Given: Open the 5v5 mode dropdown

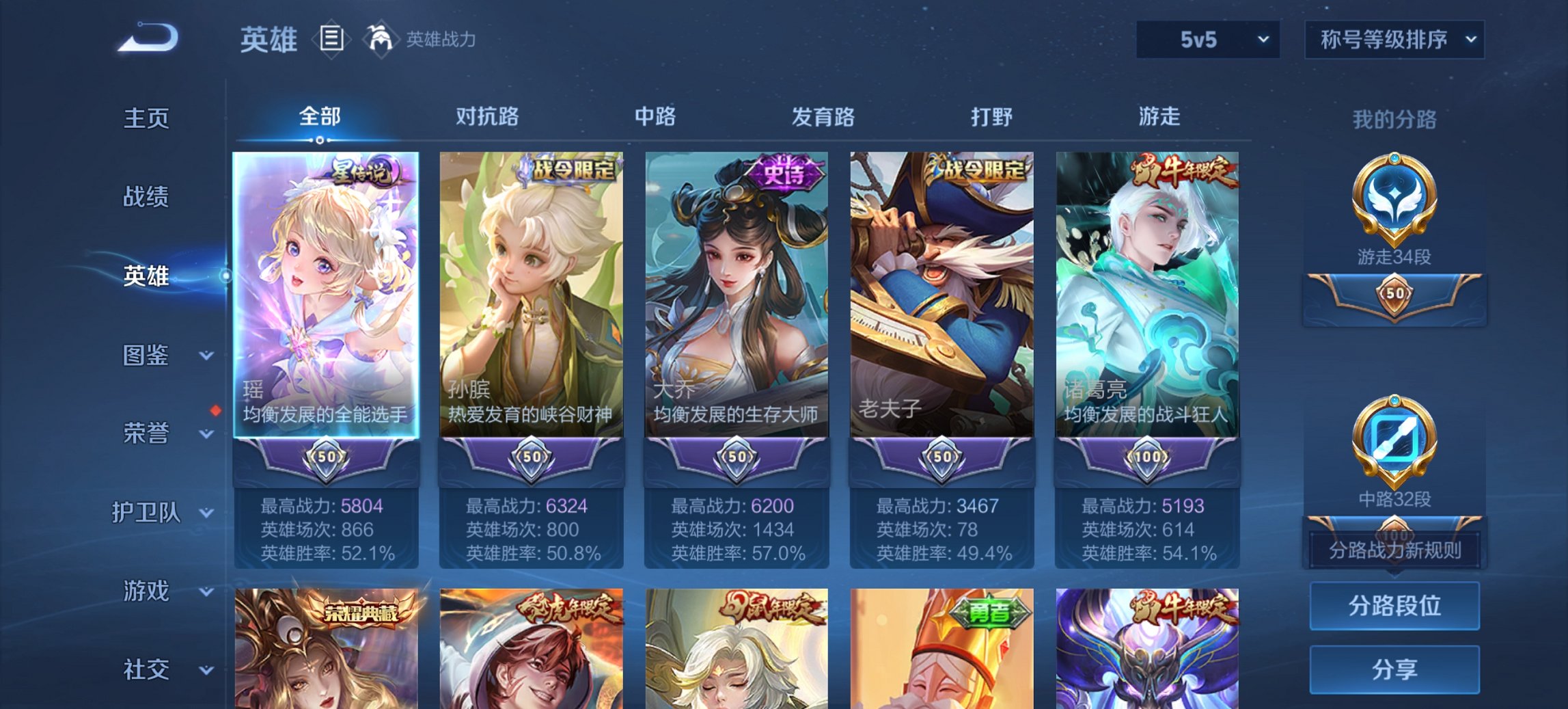Looking at the screenshot, I should [1207, 40].
